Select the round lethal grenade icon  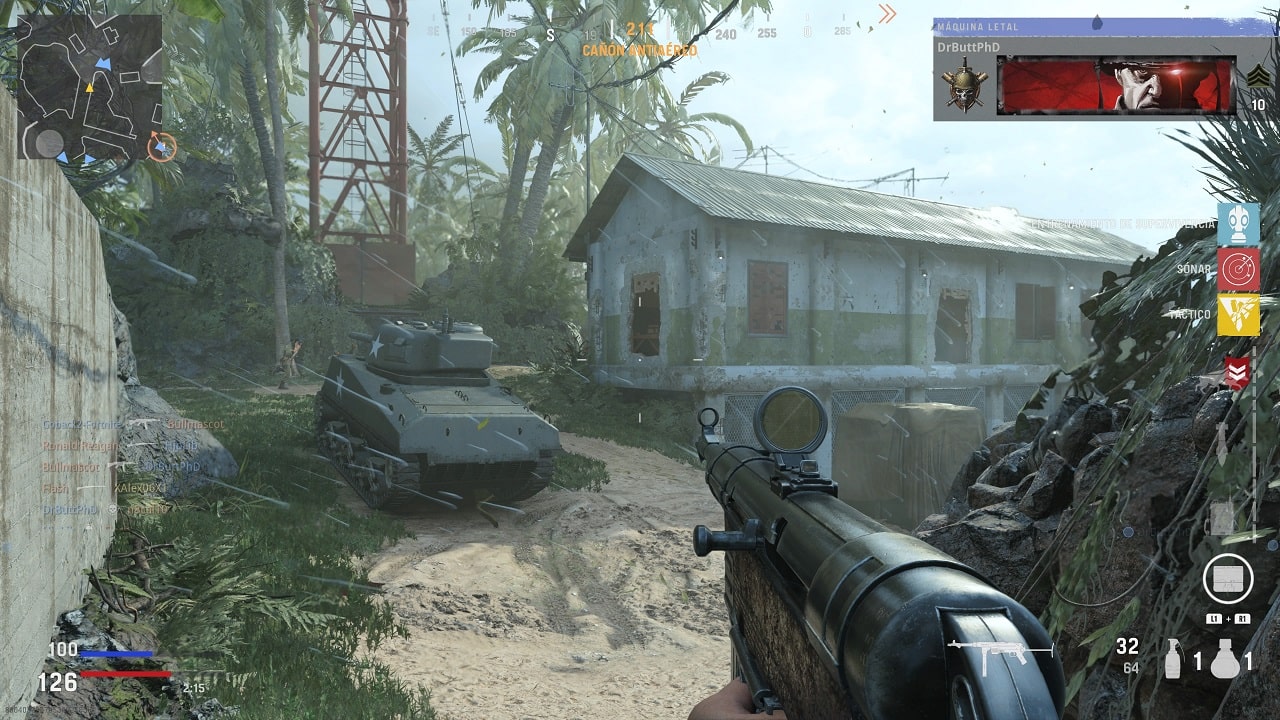[1224, 659]
